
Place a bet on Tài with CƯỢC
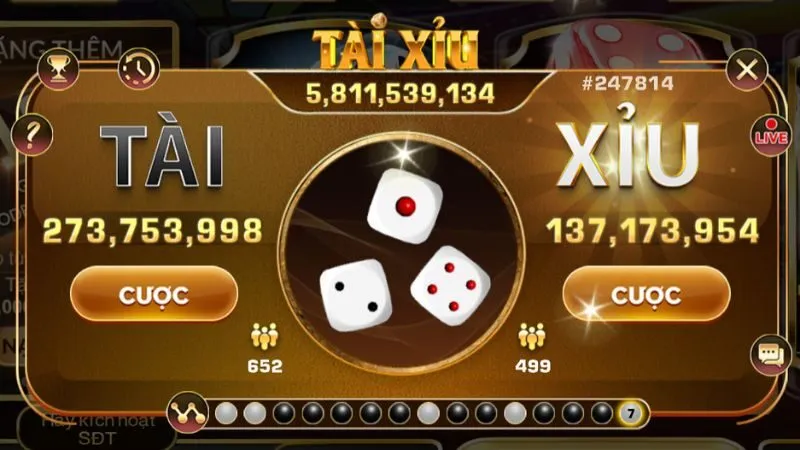(x=154, y=294)
